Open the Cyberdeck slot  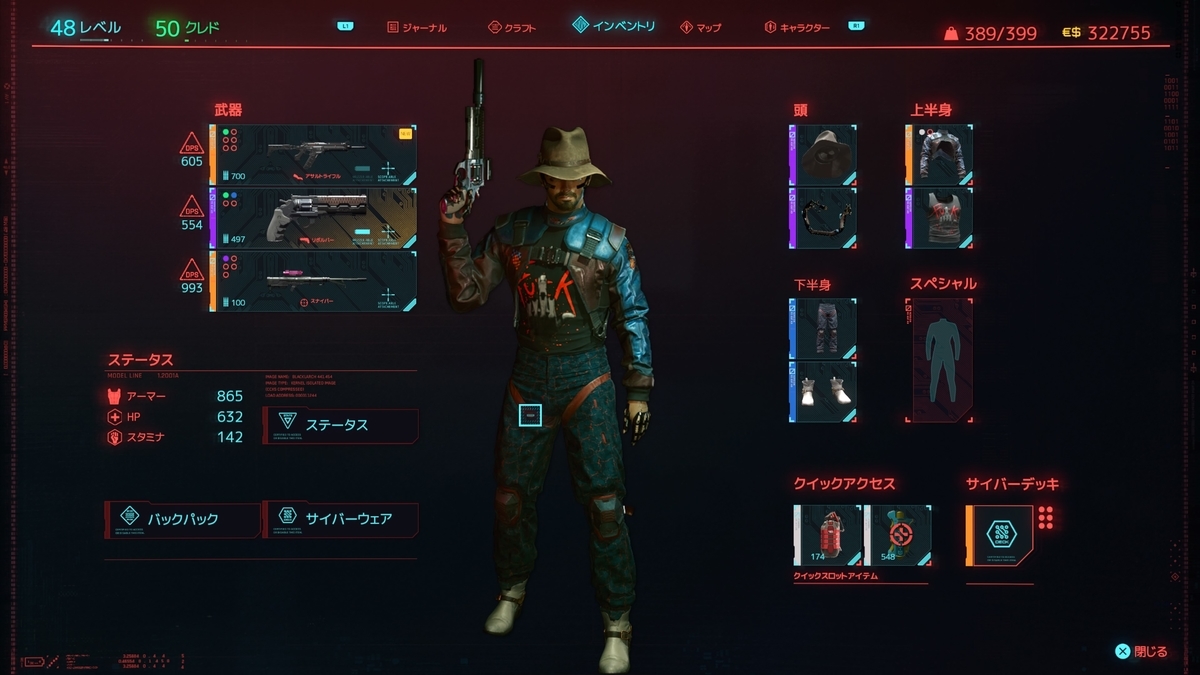(1000, 535)
